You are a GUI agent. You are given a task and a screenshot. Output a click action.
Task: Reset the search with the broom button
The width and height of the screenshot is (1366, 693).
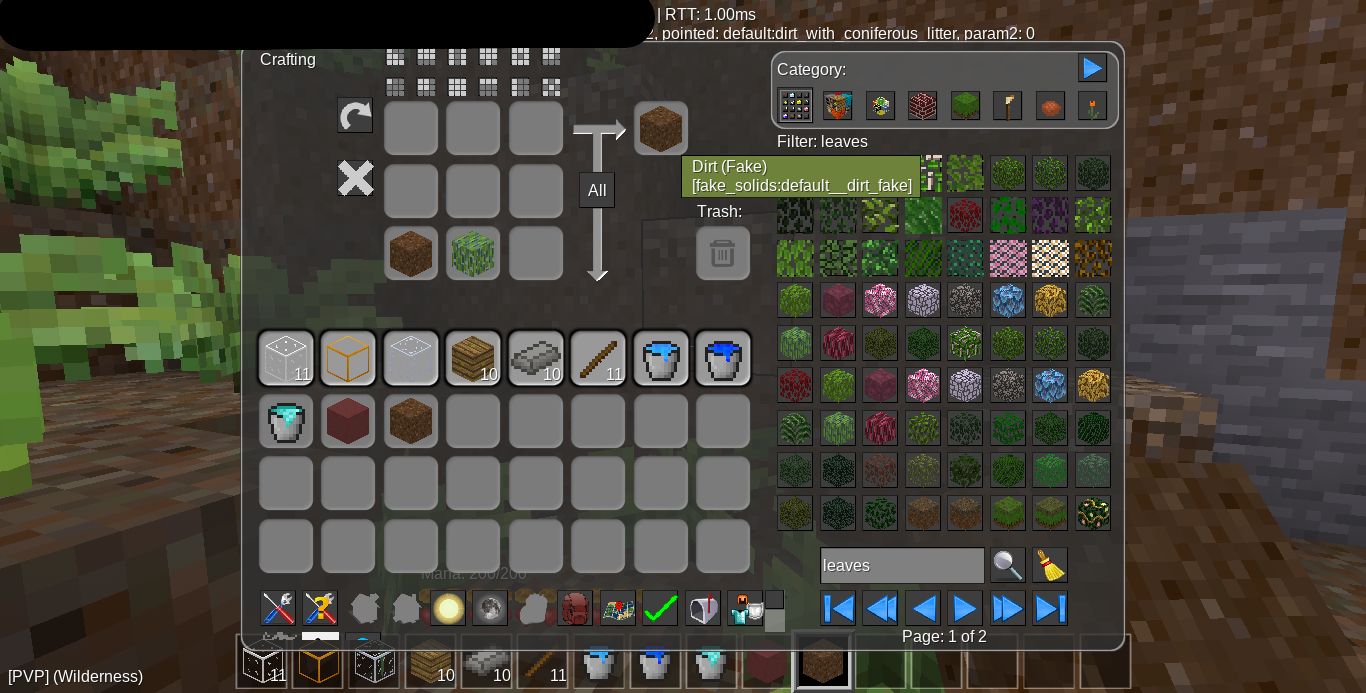(x=1050, y=565)
